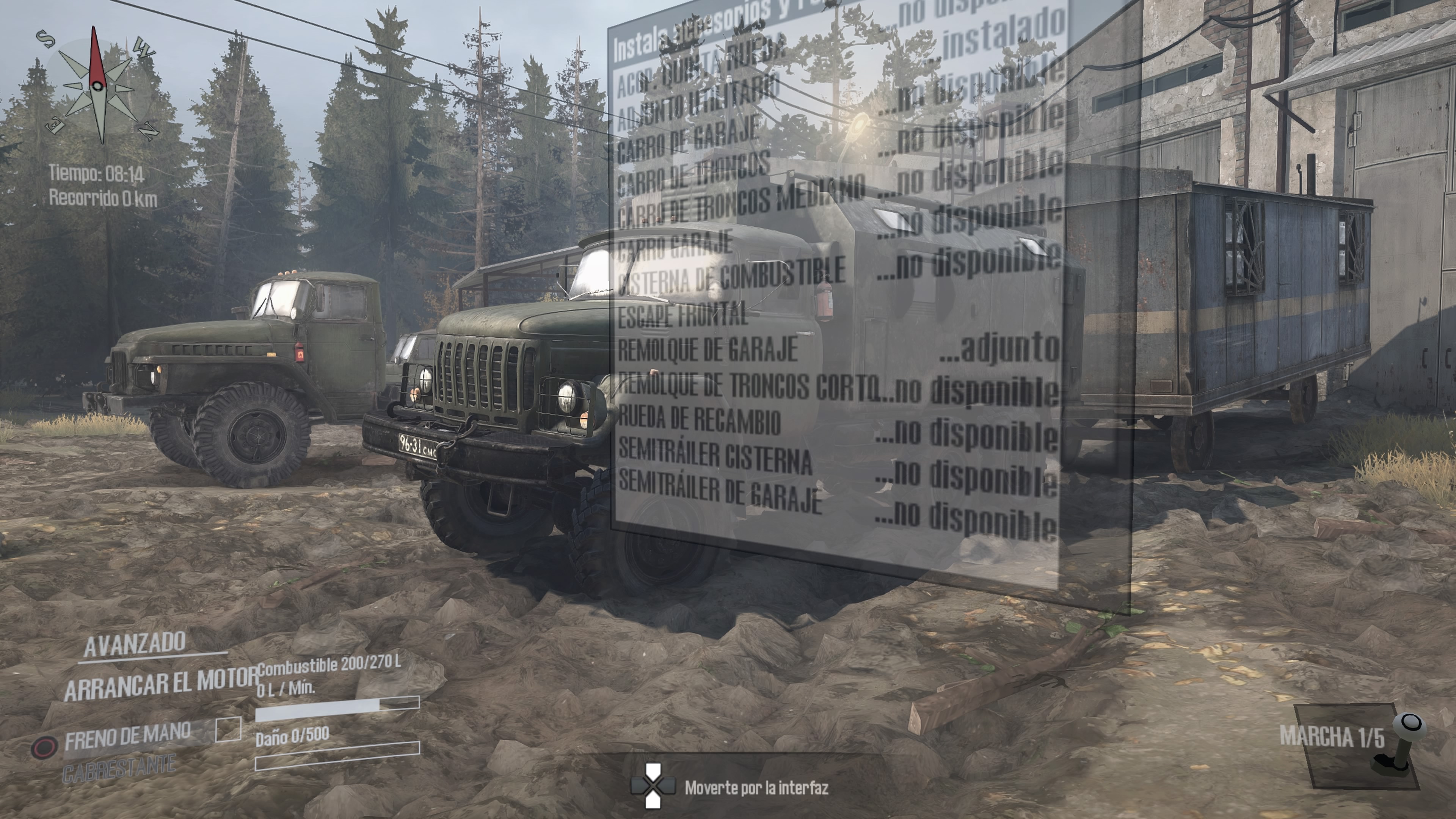The width and height of the screenshot is (1456, 819).
Task: Toggle the FRENO DE MANO checkbox
Action: pos(228,729)
